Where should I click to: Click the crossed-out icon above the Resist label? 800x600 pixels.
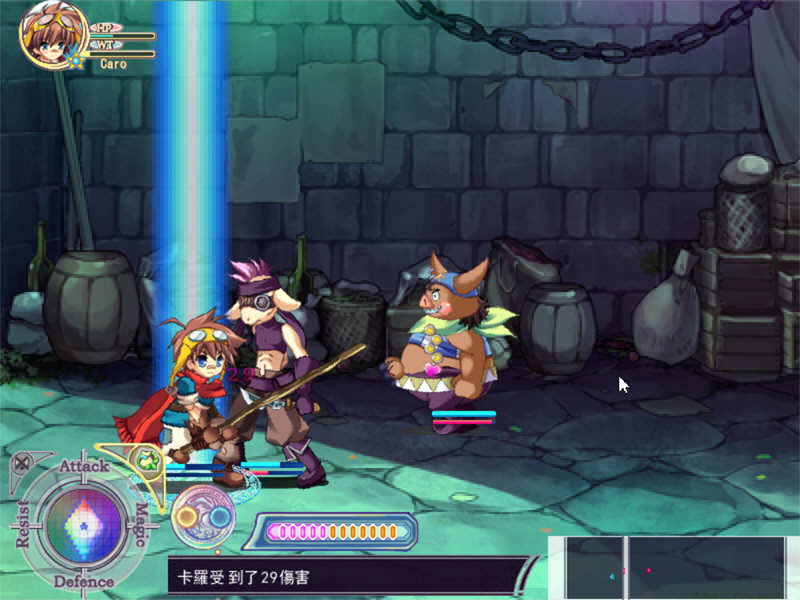click(x=19, y=462)
